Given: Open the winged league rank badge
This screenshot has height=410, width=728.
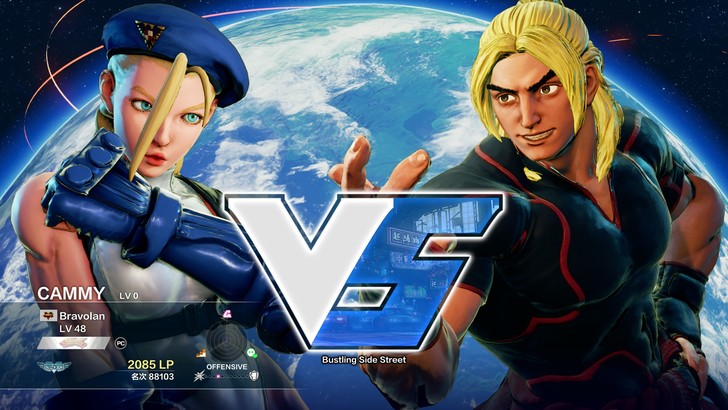Looking at the screenshot, I should 54,367.
